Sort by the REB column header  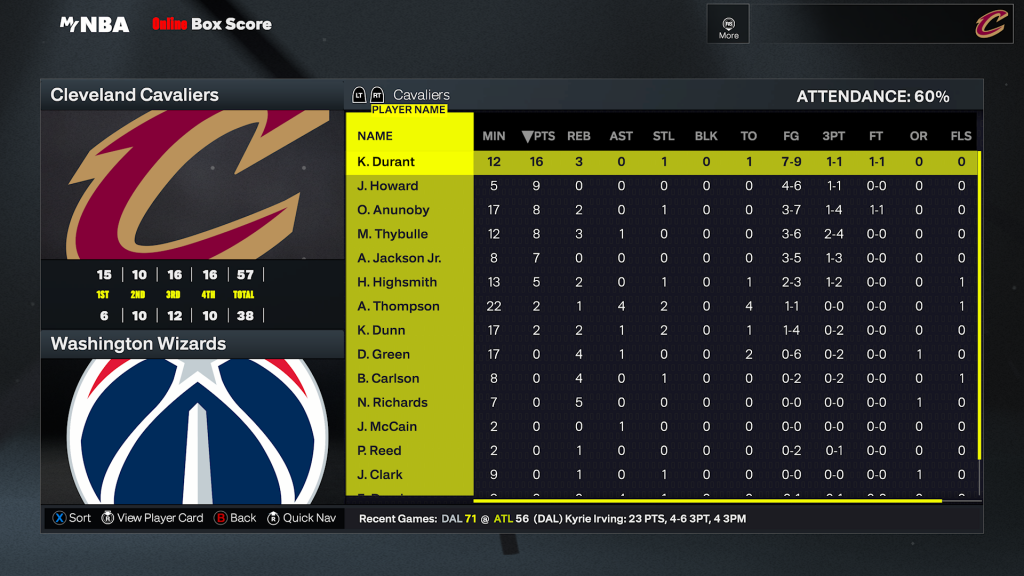(579, 136)
